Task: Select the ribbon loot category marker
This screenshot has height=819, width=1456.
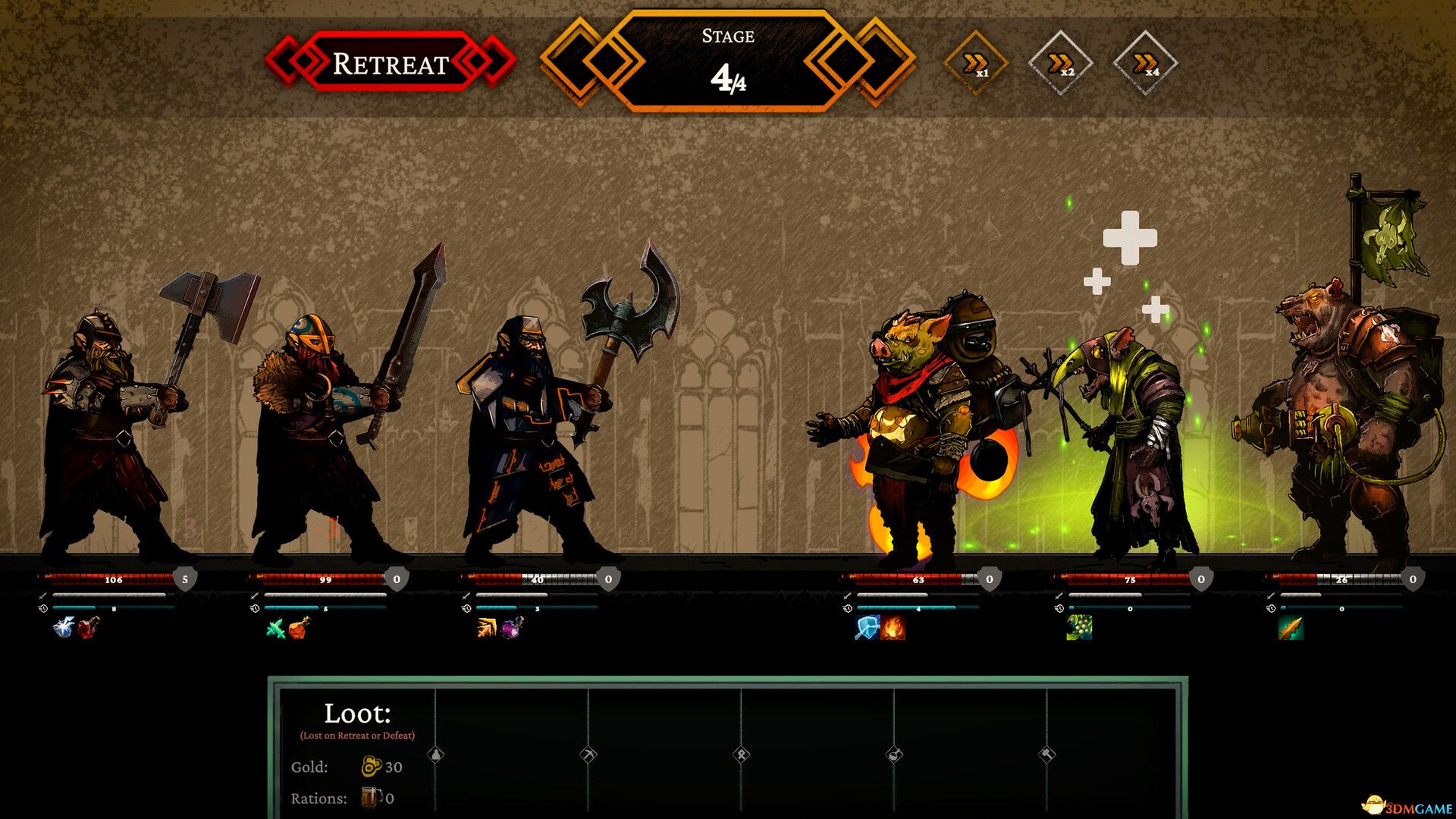Action: point(742,755)
